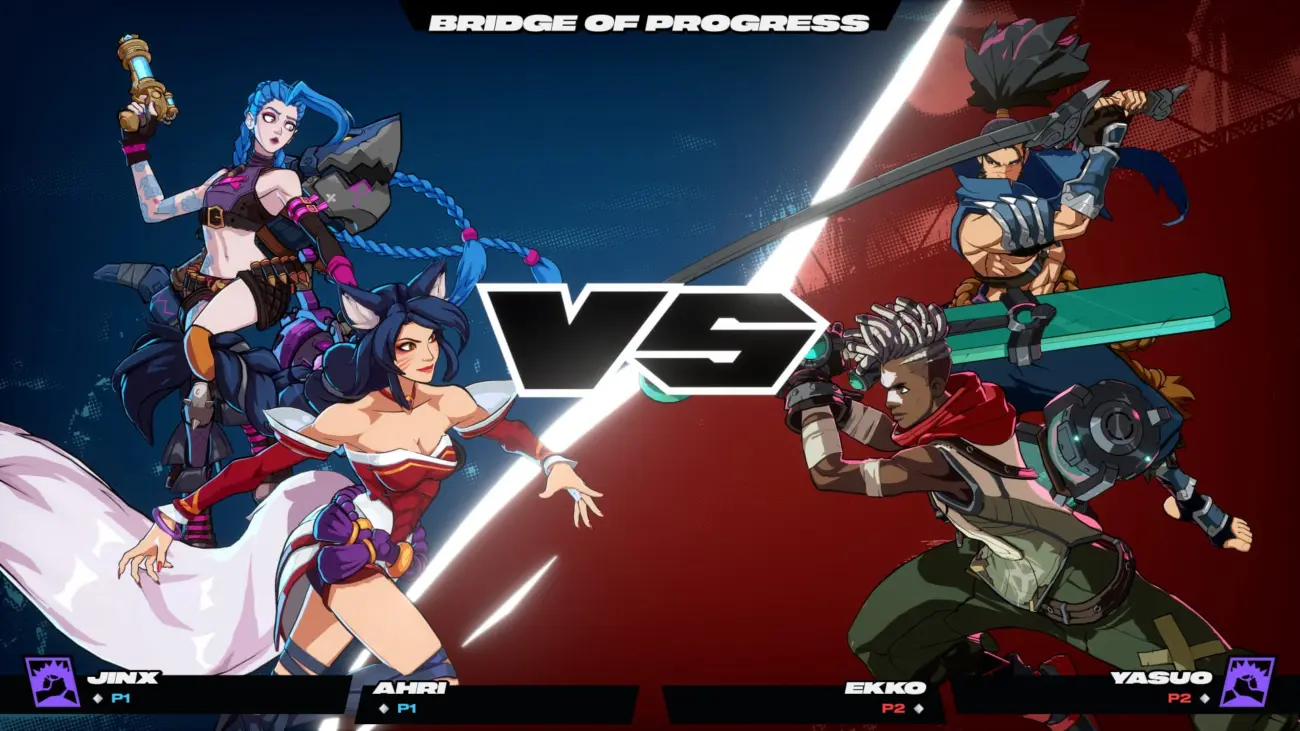Viewport: 1300px width, 731px height.
Task: Click the diamond icon beside P2 under Yasuo
Action: tap(1204, 698)
